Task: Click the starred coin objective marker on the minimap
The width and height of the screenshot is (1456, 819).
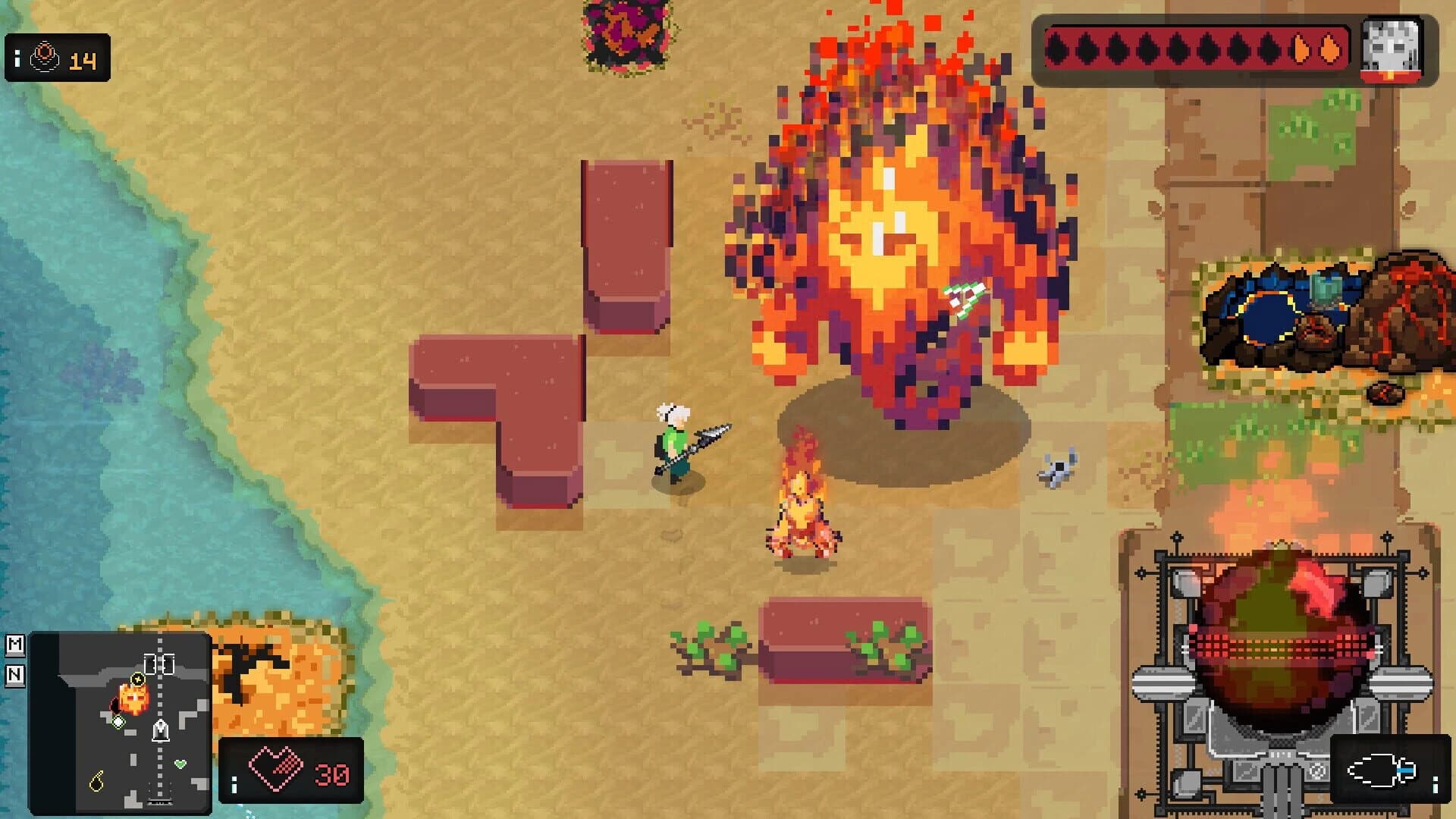Action: [x=137, y=679]
